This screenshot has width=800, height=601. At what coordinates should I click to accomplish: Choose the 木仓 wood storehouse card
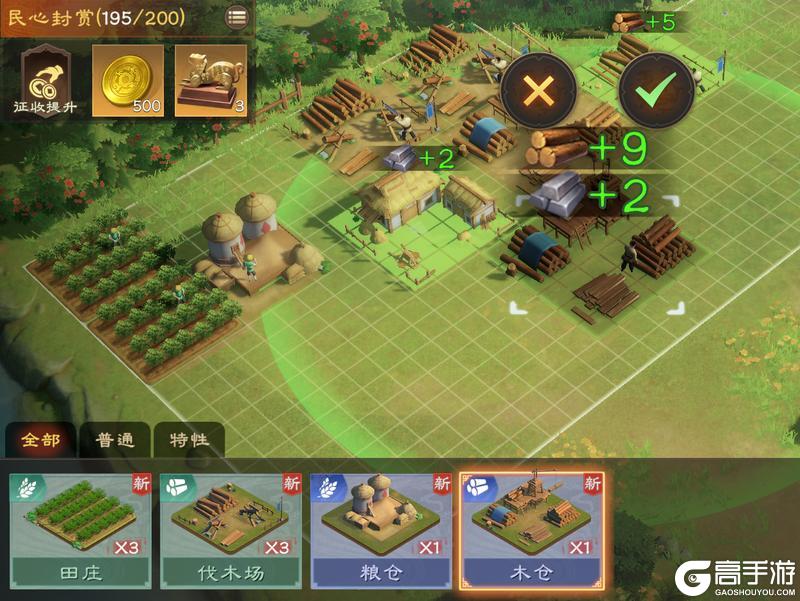[x=532, y=530]
